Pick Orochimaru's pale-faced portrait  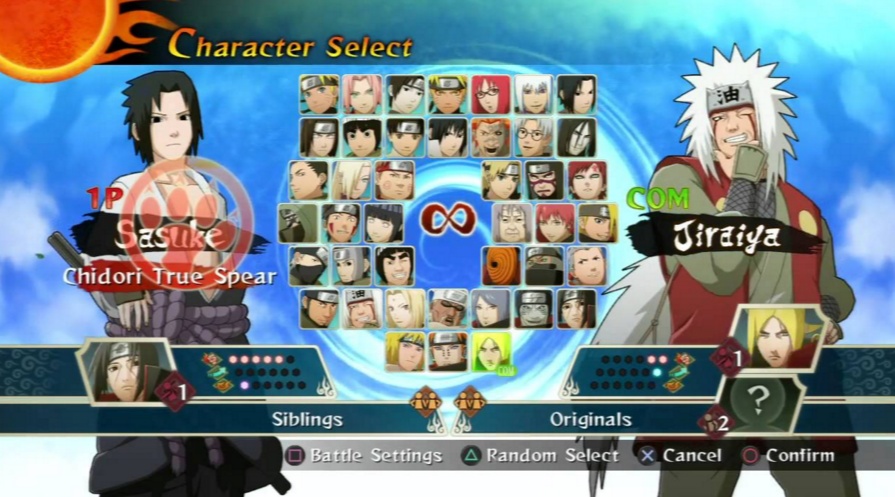[576, 137]
